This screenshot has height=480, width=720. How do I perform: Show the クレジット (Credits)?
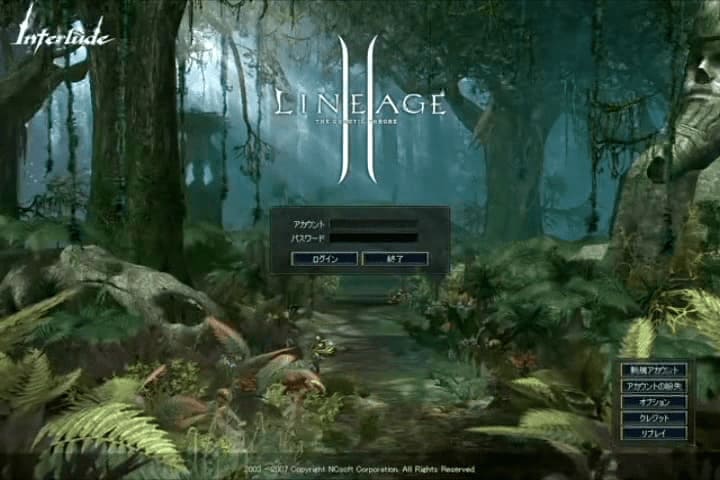click(x=654, y=418)
